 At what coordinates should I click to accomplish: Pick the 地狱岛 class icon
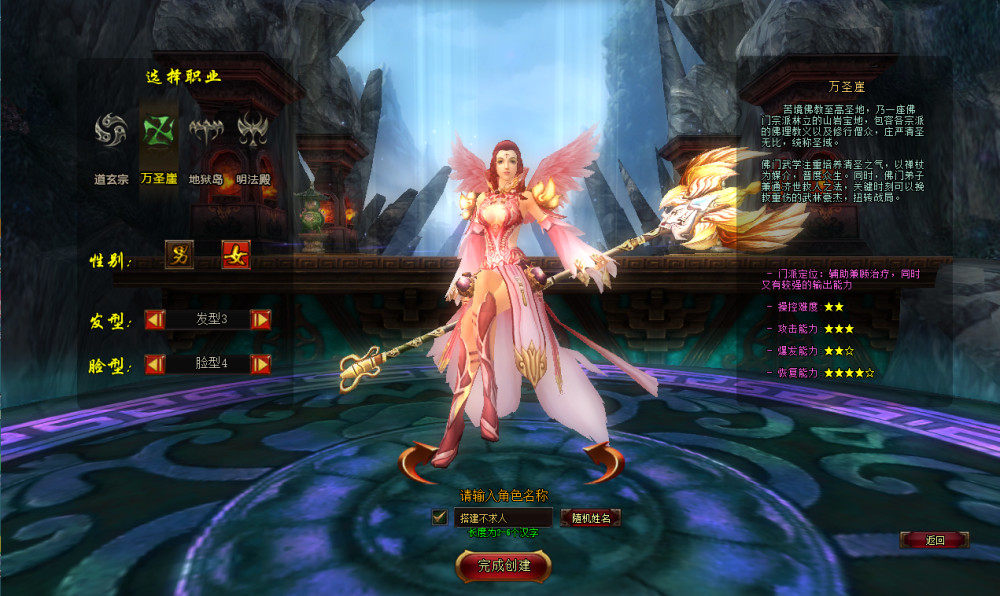[x=206, y=130]
